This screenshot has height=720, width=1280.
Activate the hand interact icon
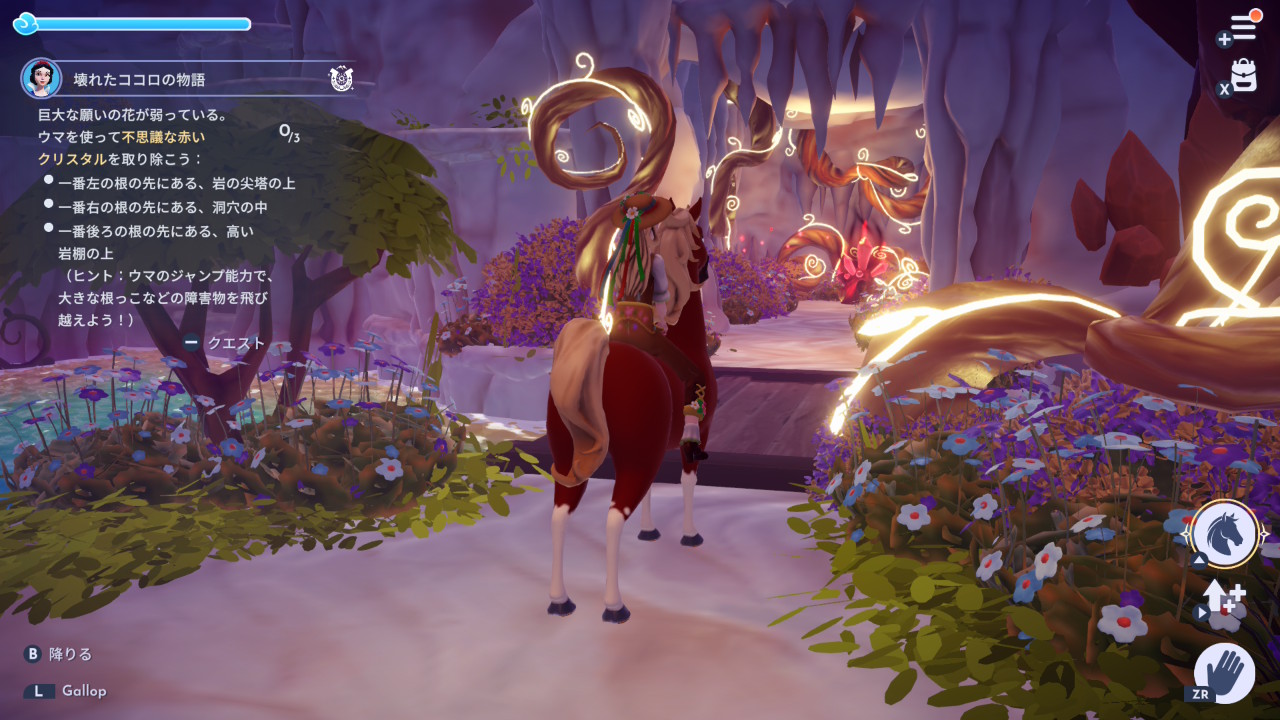click(x=1225, y=672)
